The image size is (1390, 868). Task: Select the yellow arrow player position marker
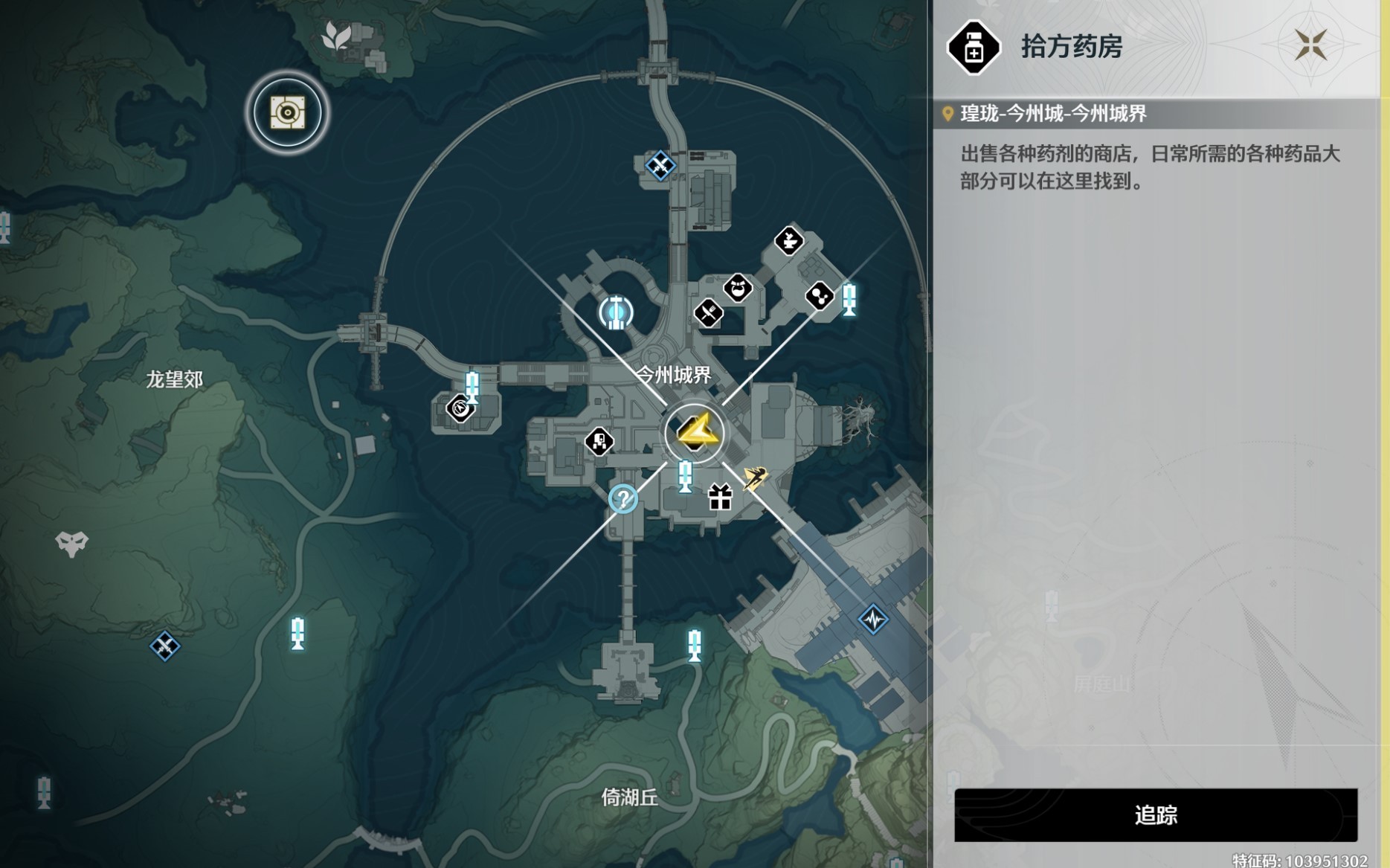click(x=695, y=433)
